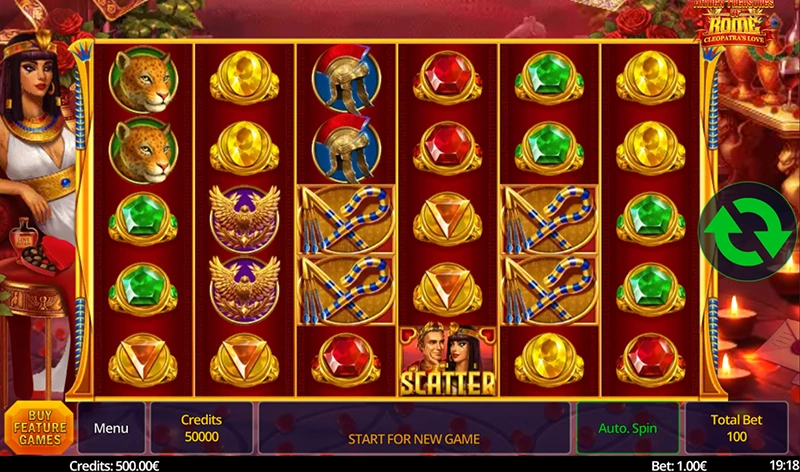Screen dimensions: 800x472
Task: Change the Total Bet amount
Action: (736, 428)
